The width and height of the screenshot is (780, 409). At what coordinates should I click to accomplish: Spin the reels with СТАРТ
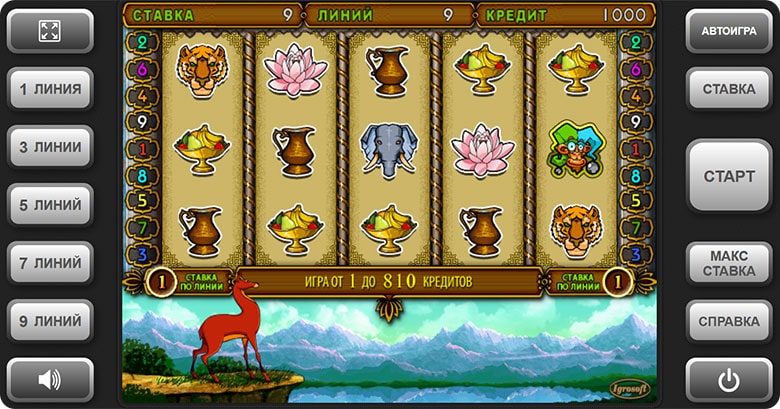729,176
